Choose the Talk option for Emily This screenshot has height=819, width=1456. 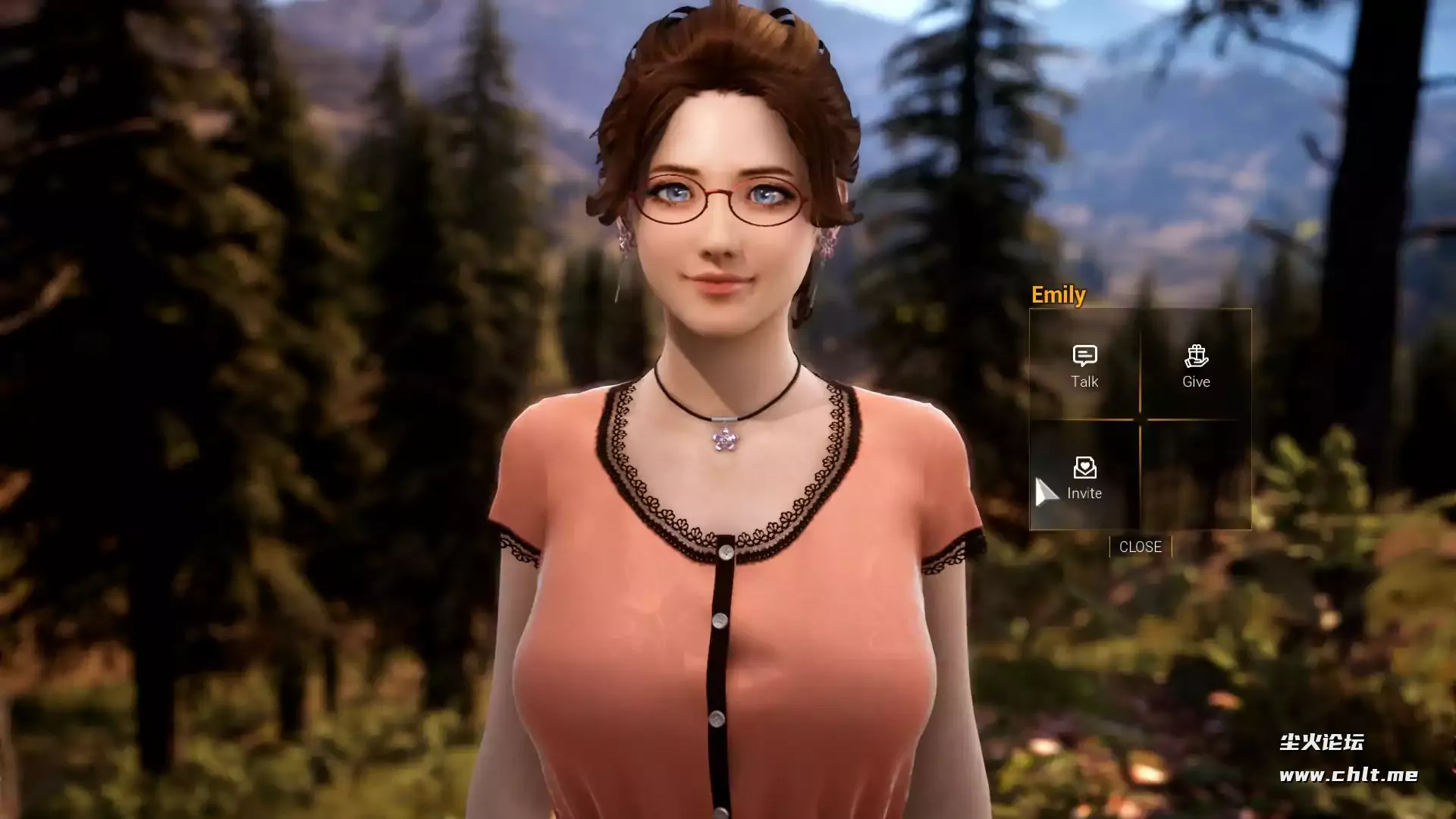click(1084, 366)
